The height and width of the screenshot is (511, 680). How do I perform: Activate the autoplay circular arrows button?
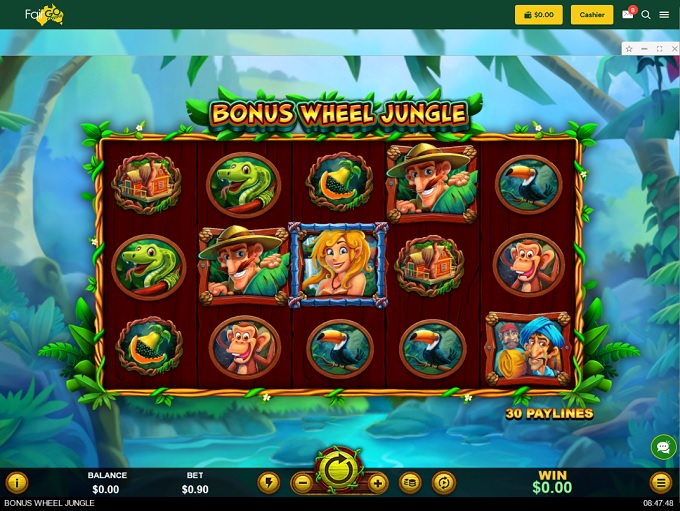(x=443, y=483)
